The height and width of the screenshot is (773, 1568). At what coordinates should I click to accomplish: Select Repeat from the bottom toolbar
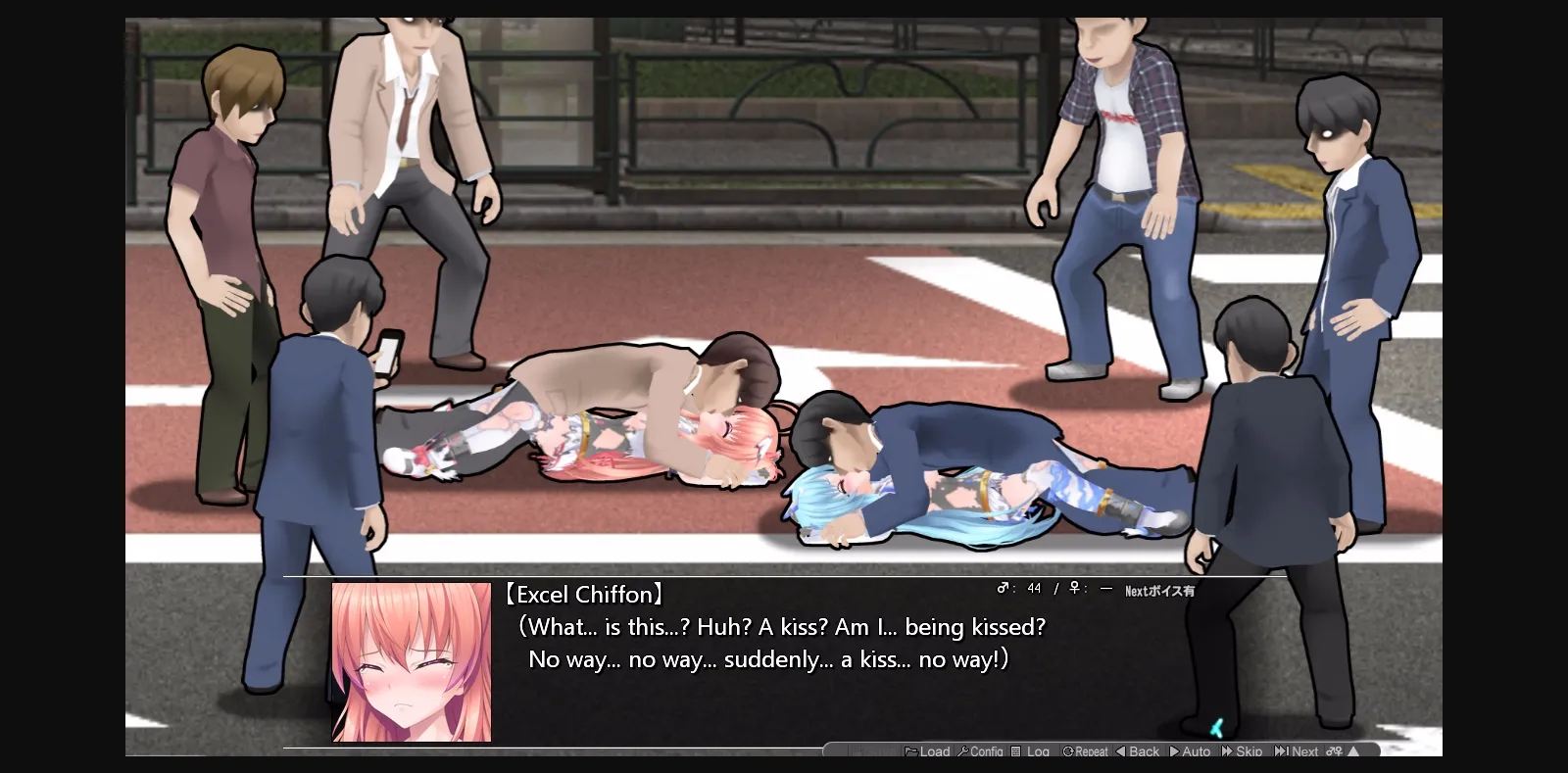(1088, 752)
